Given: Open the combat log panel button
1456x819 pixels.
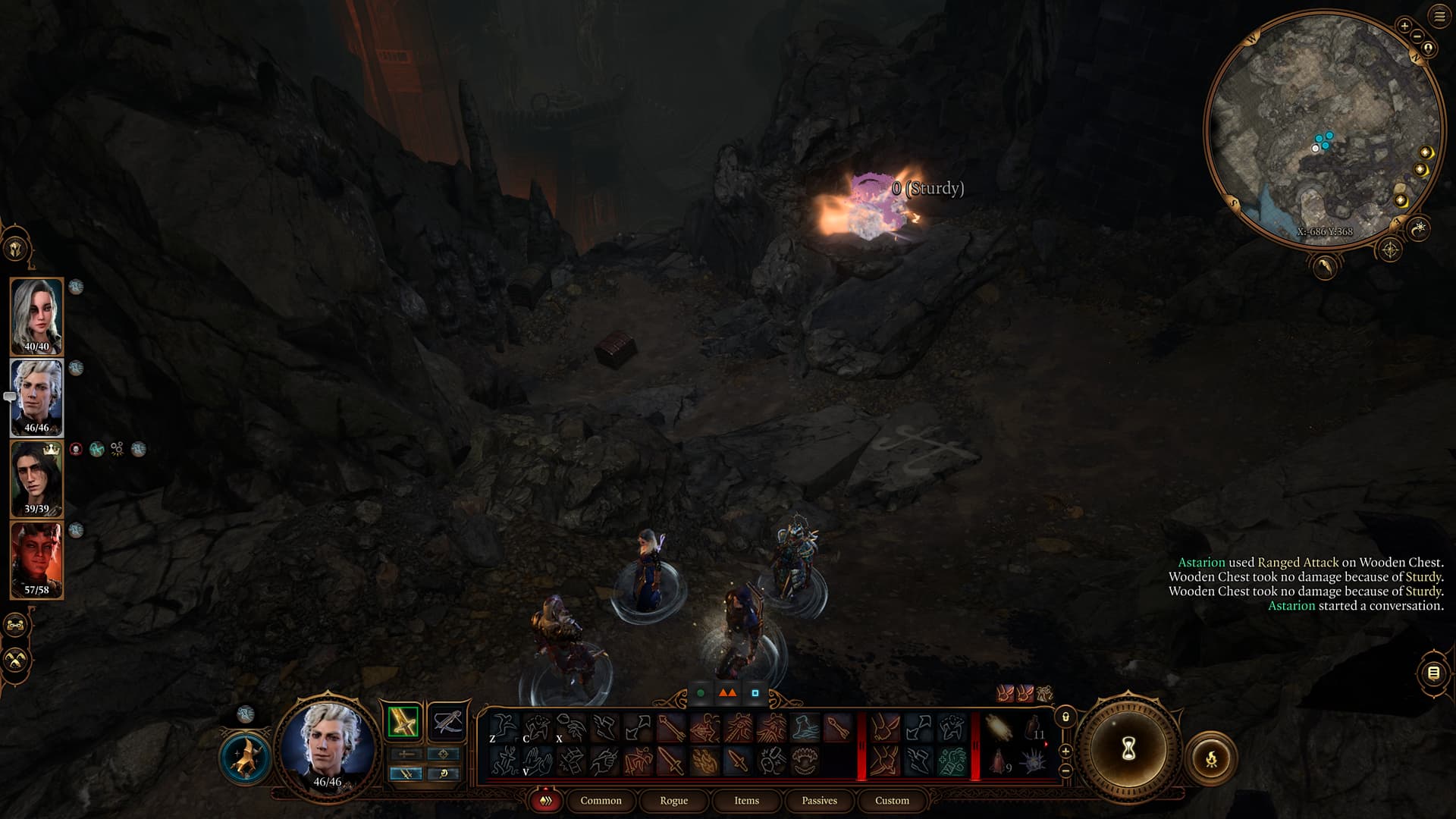Looking at the screenshot, I should click(x=1433, y=673).
